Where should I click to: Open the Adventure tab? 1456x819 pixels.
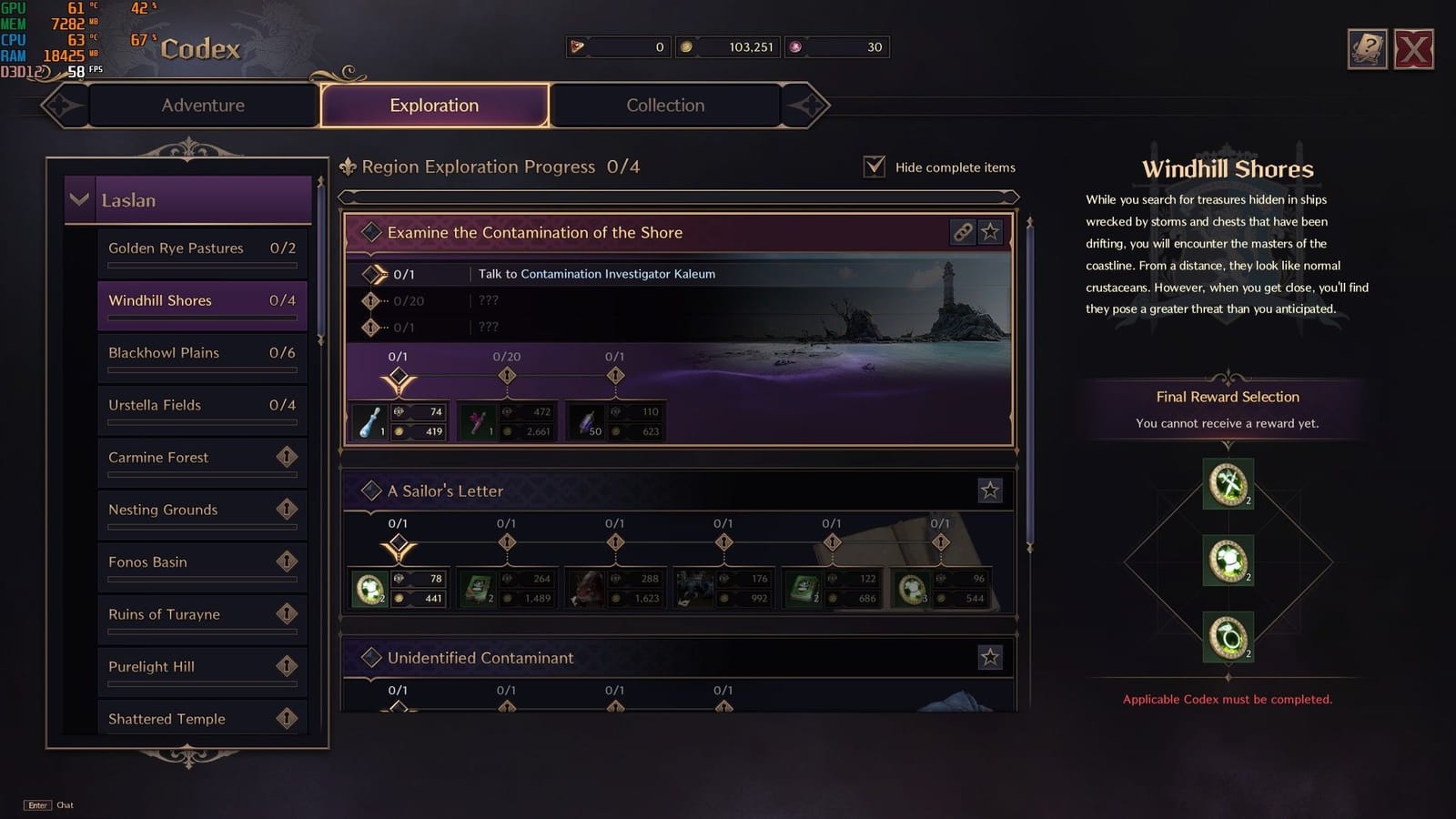tap(202, 105)
